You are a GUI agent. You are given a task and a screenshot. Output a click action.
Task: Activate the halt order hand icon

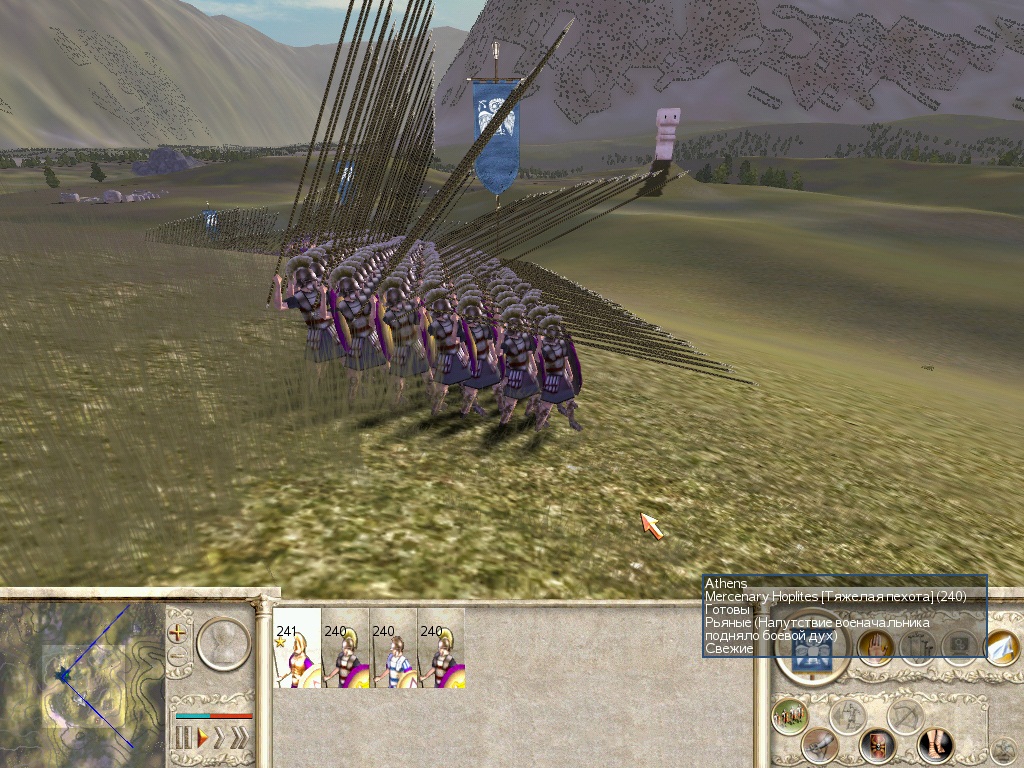[x=874, y=649]
